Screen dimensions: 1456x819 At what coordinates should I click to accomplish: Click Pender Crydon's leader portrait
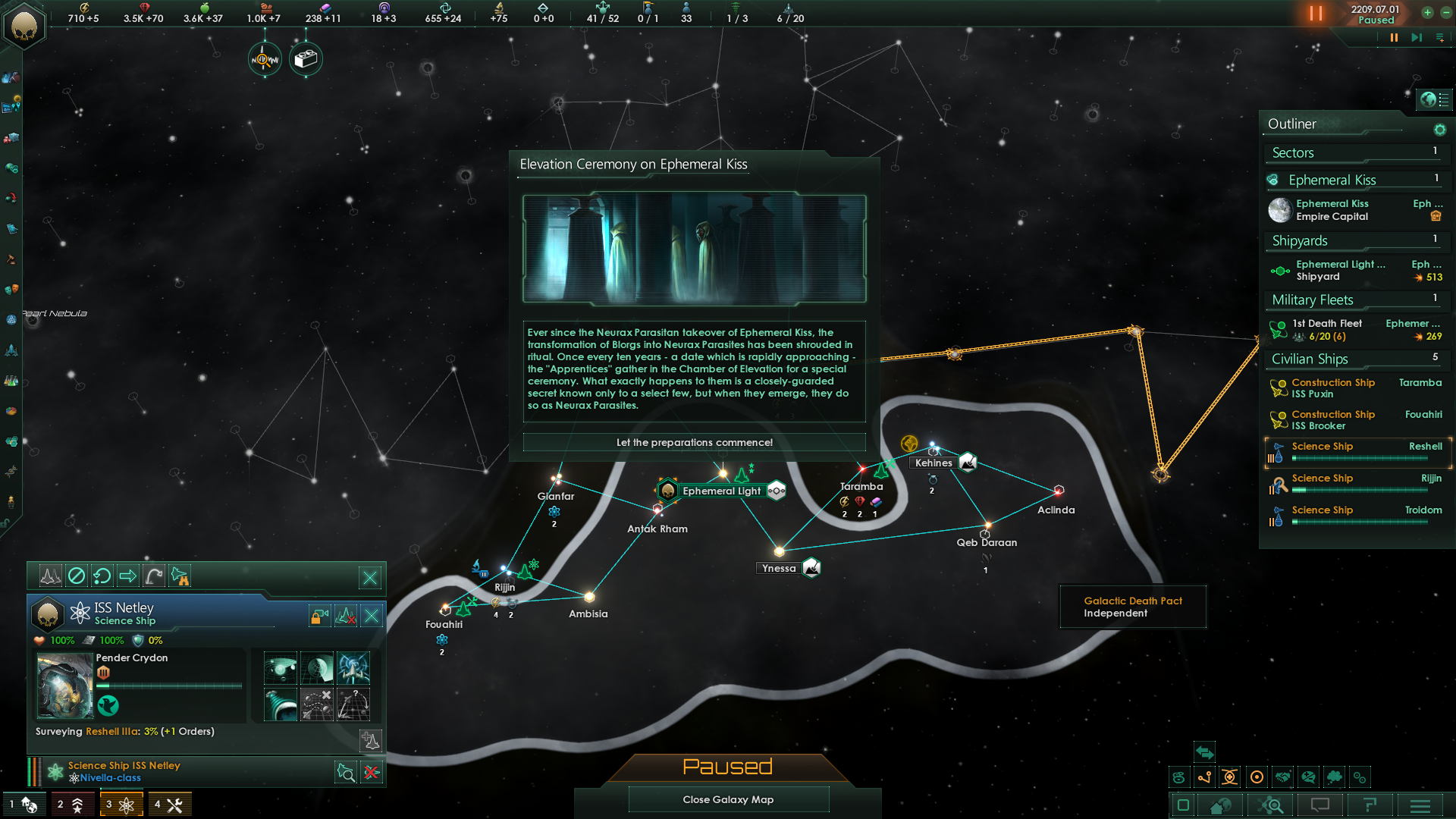64,686
